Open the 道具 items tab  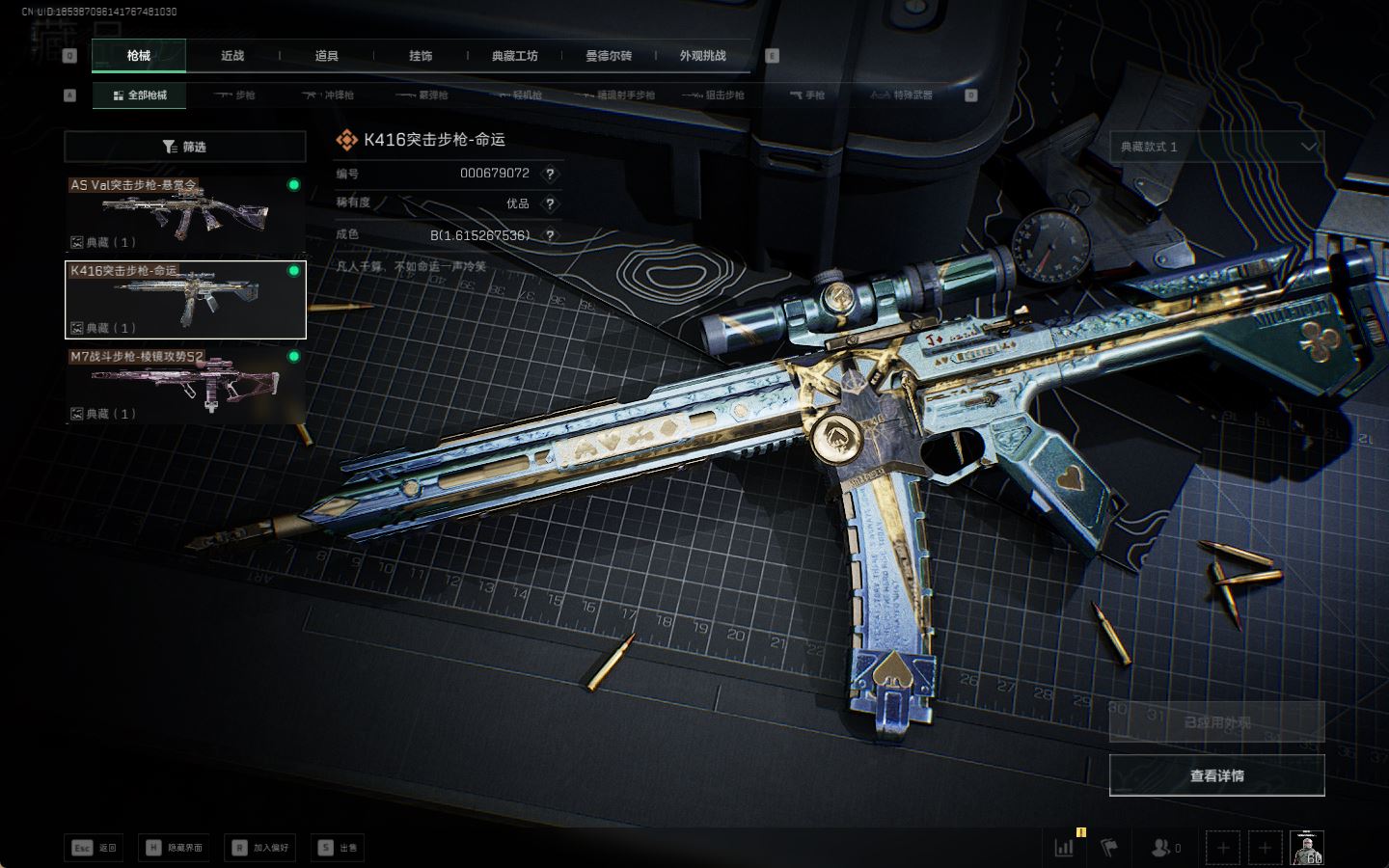(x=326, y=56)
